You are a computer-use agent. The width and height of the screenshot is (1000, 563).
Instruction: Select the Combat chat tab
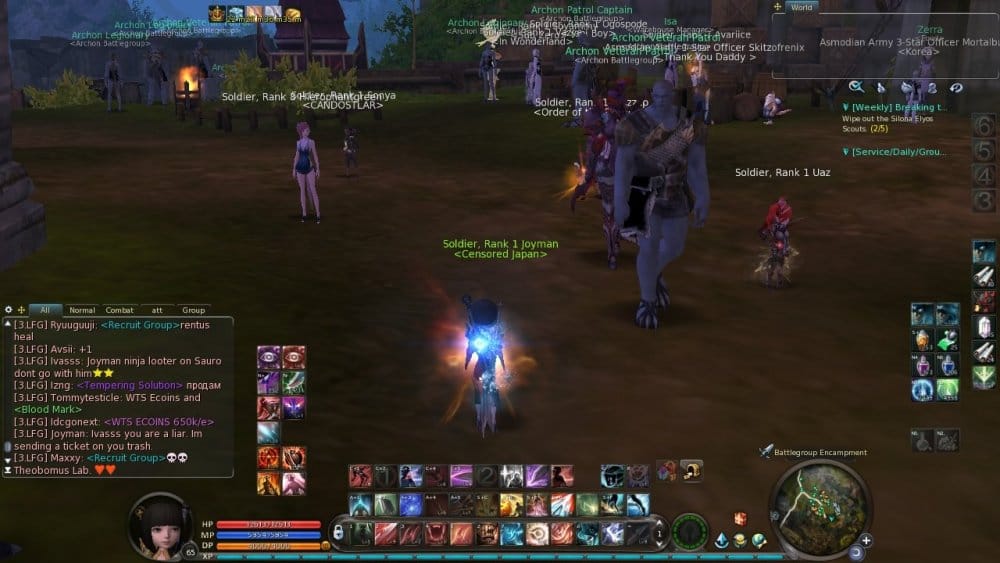(120, 310)
